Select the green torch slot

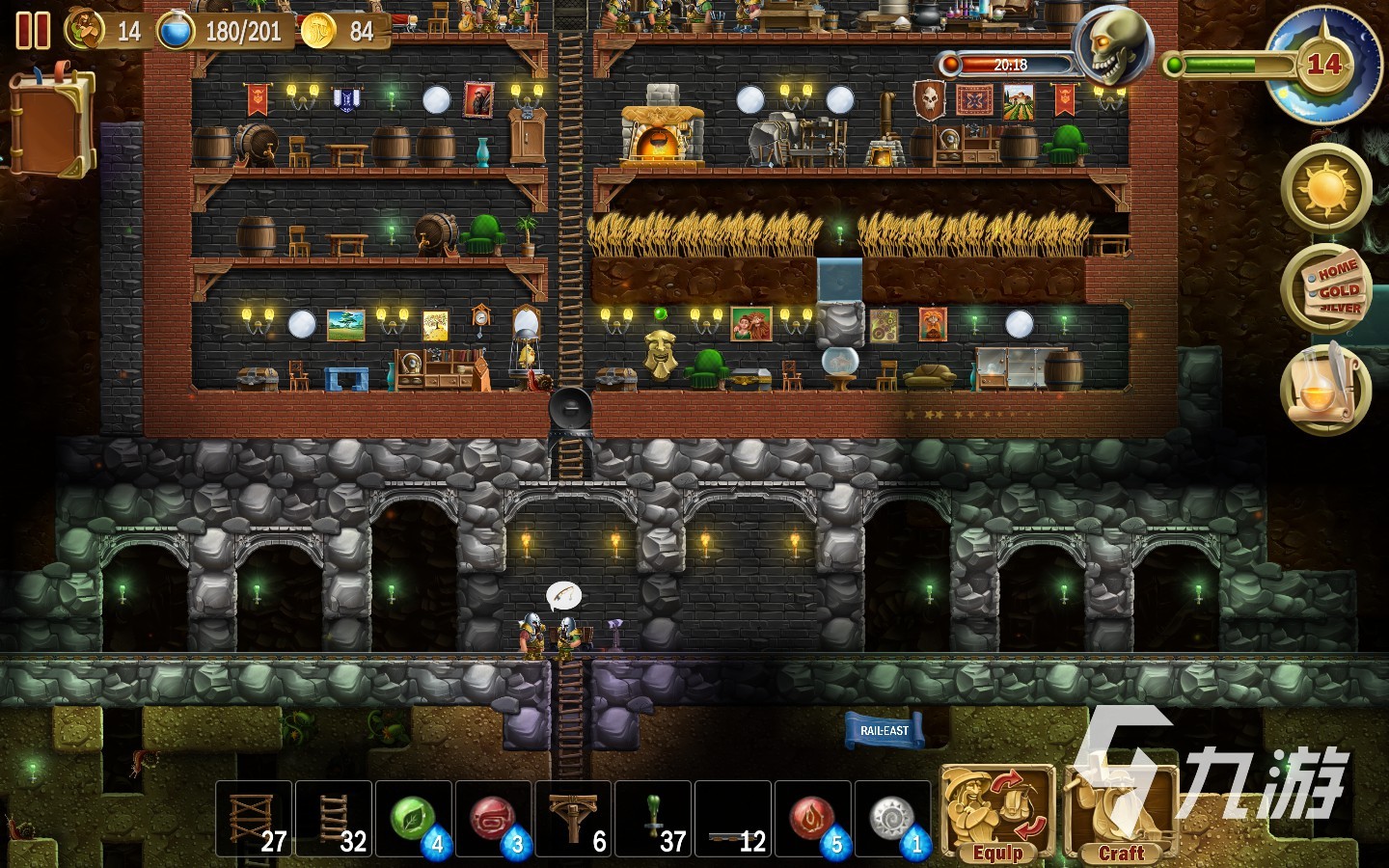(654, 819)
